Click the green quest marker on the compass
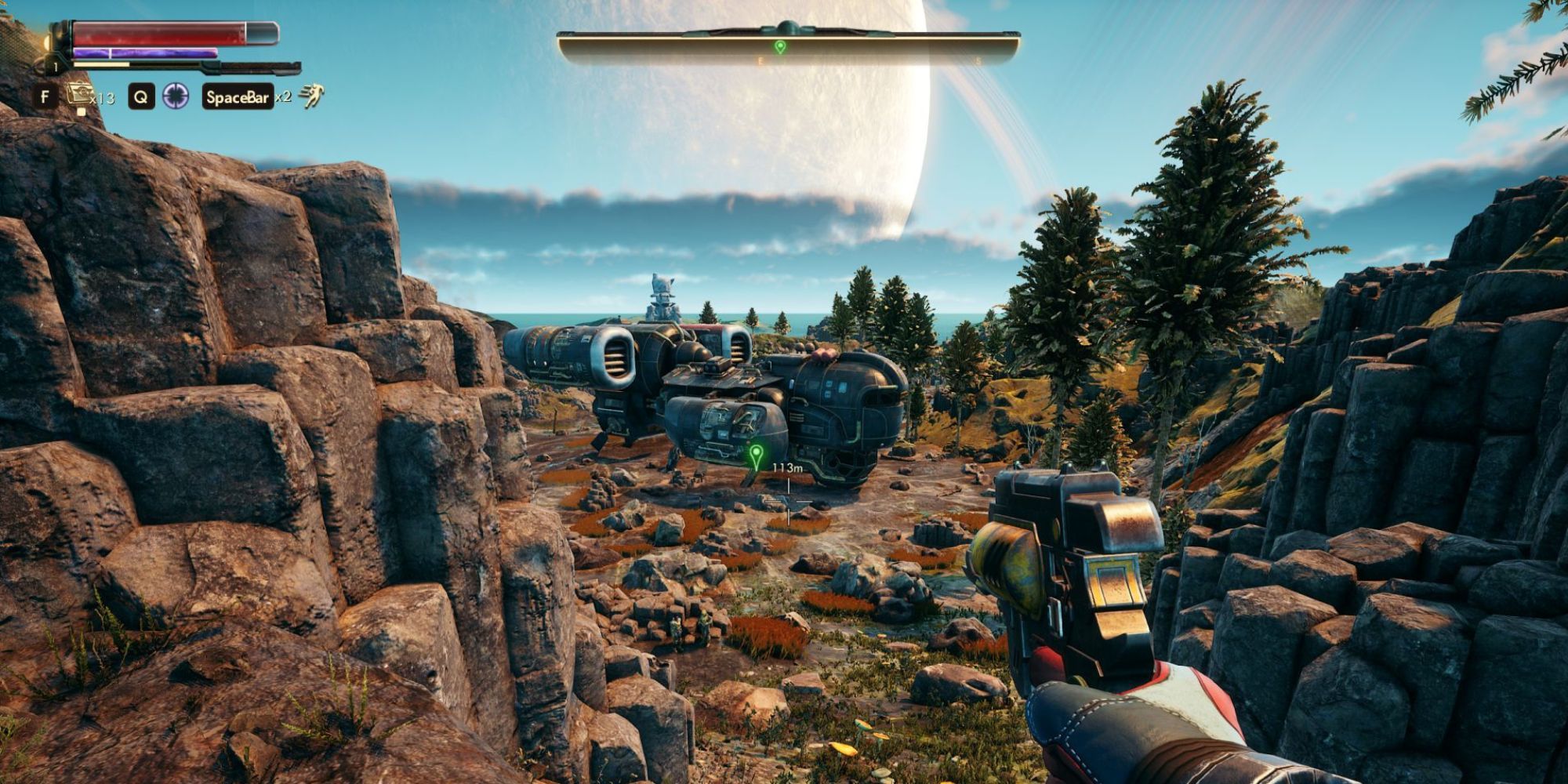 pos(779,47)
